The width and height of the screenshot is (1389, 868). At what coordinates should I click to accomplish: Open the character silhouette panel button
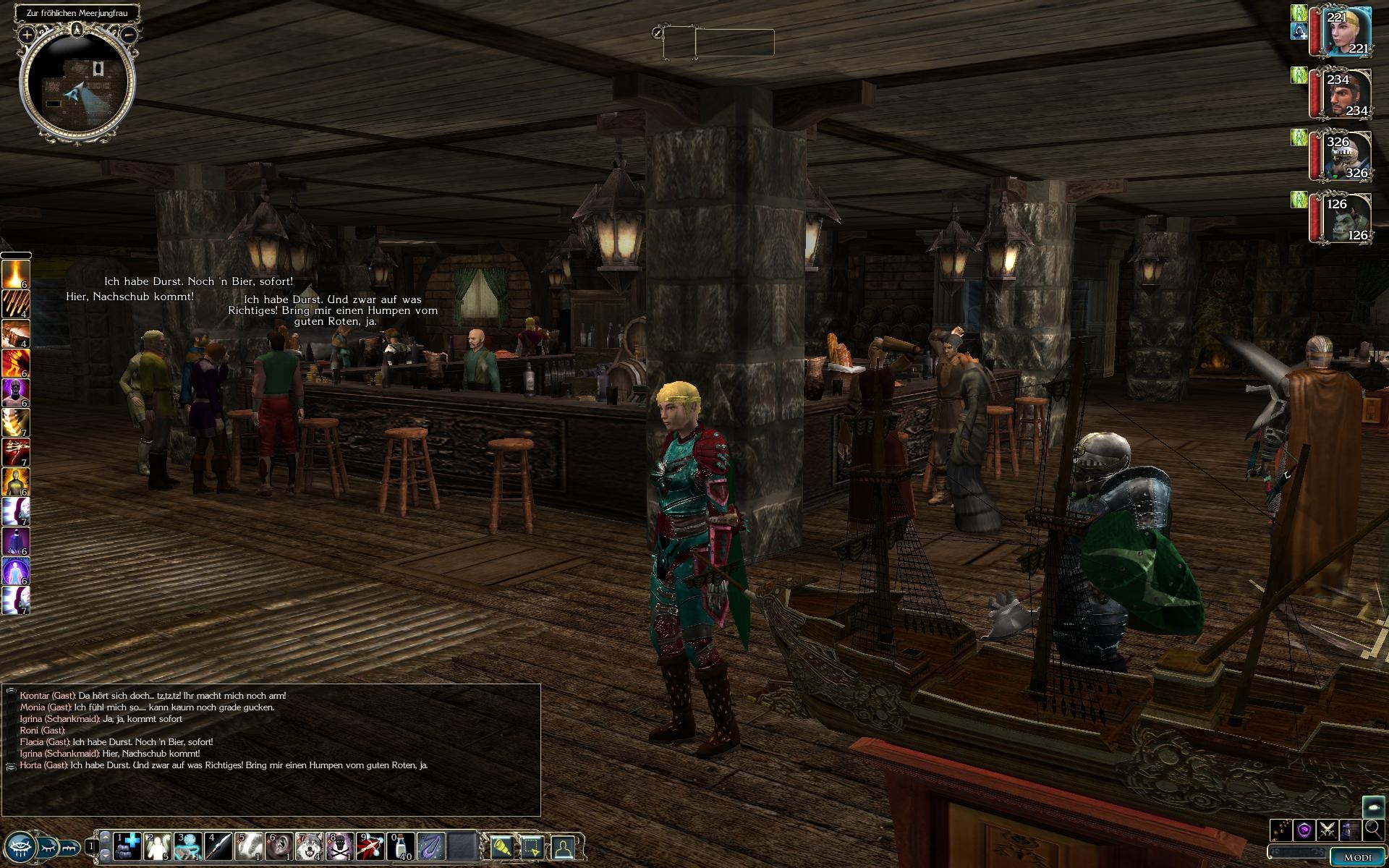pyautogui.click(x=563, y=846)
